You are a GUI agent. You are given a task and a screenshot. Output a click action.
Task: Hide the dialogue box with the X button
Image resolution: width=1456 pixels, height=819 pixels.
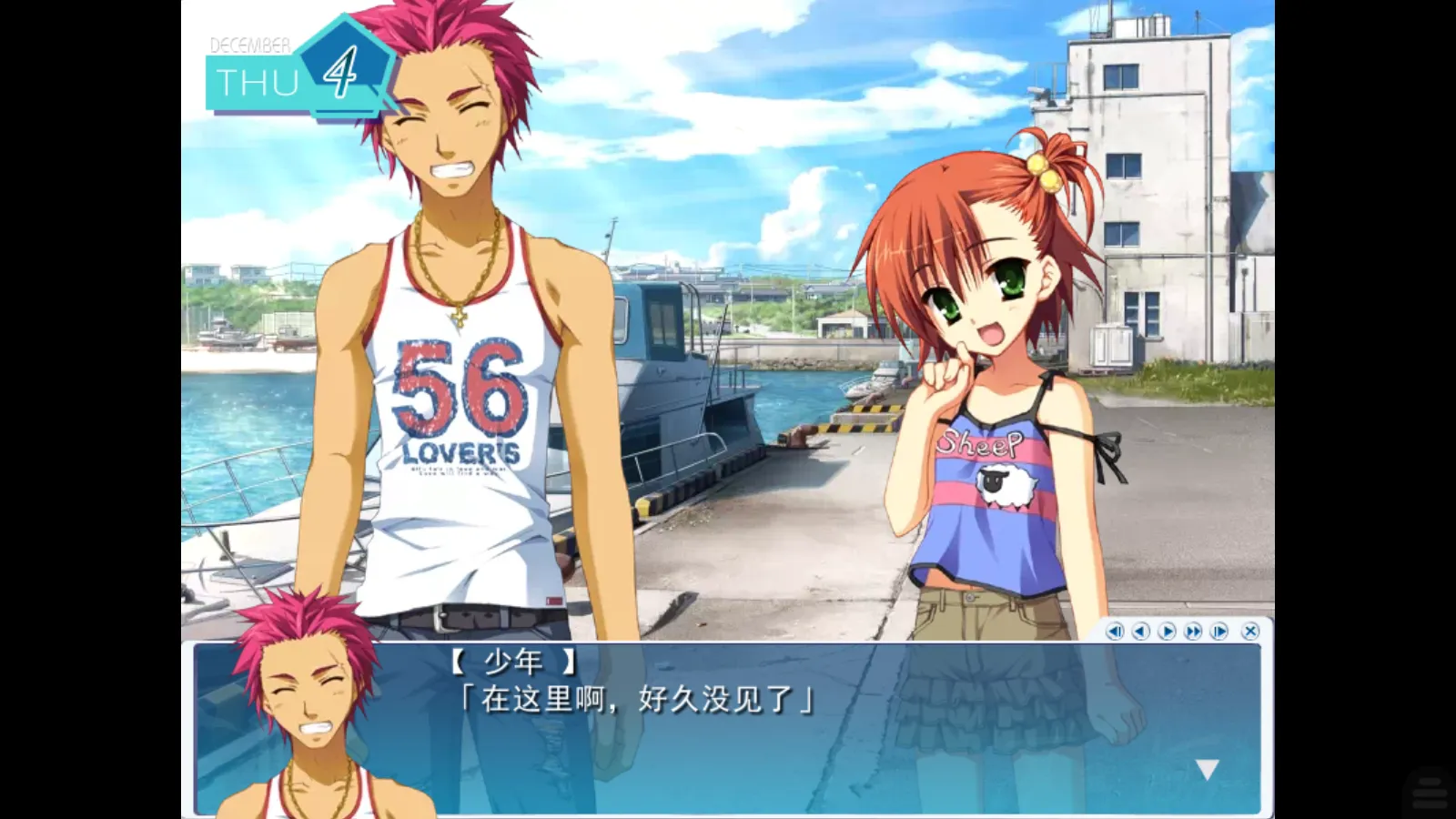tap(1250, 631)
